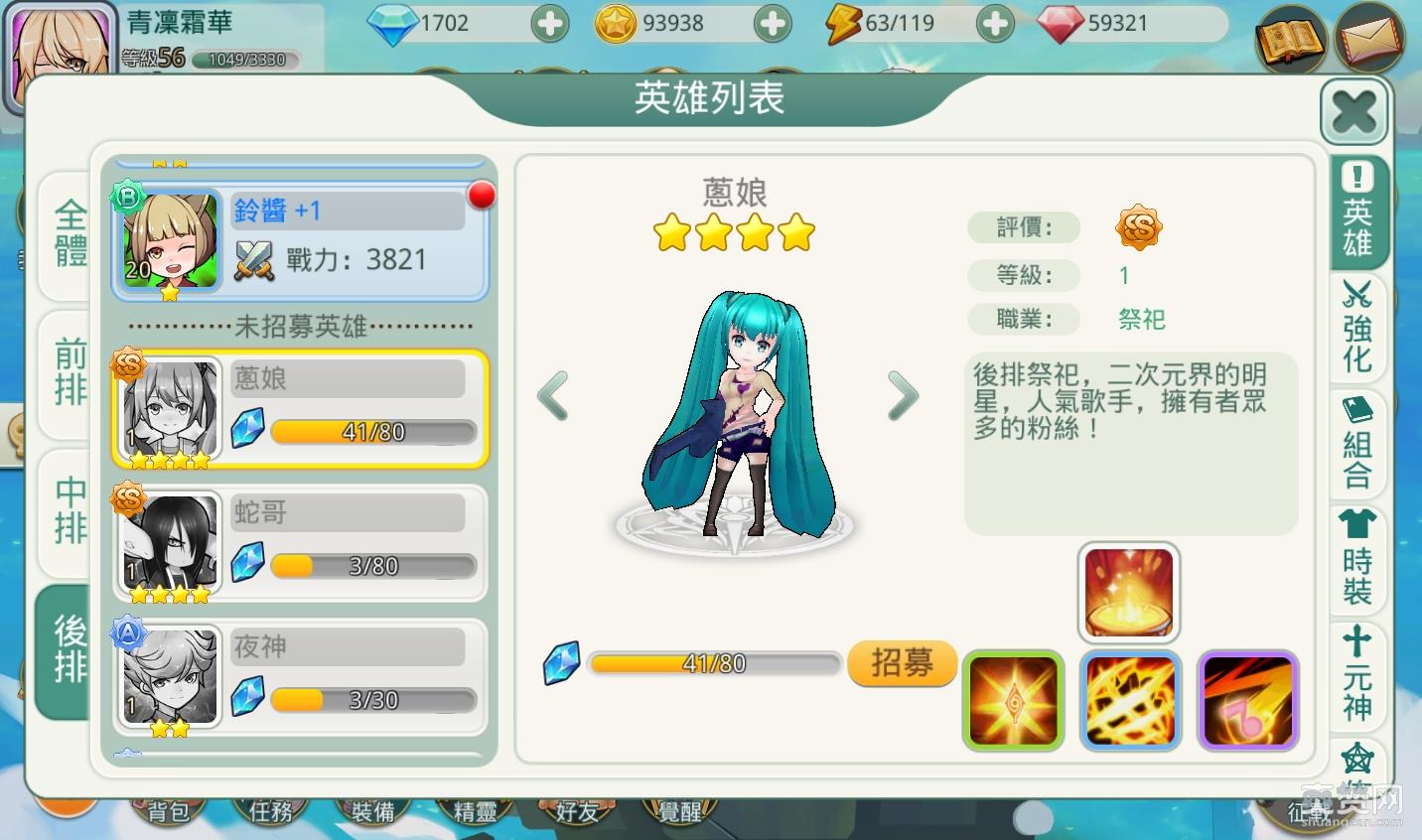Open the 任務 (quest) menu
This screenshot has width=1422, height=840.
[270, 810]
